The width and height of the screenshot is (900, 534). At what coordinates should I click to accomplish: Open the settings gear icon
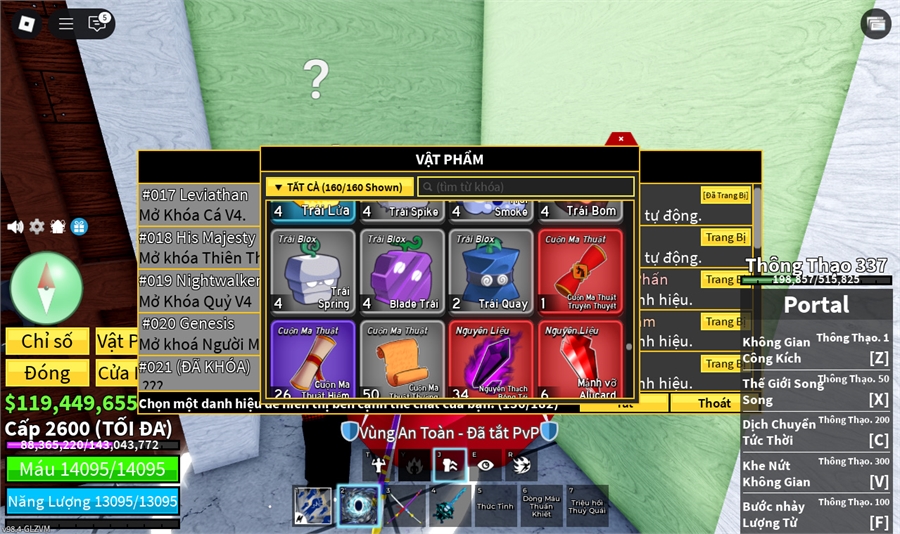(x=37, y=227)
